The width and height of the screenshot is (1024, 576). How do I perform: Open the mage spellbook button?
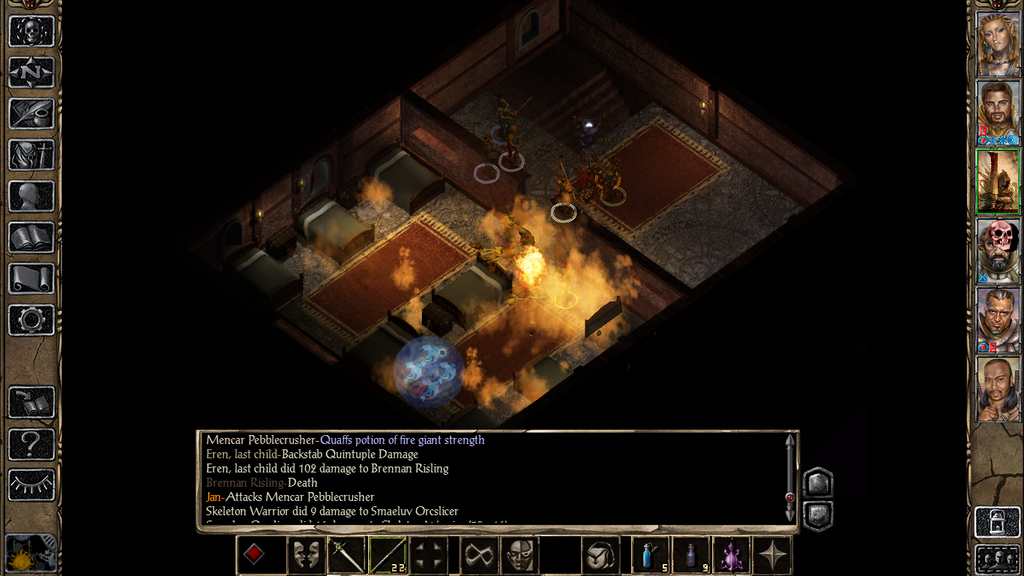31,237
